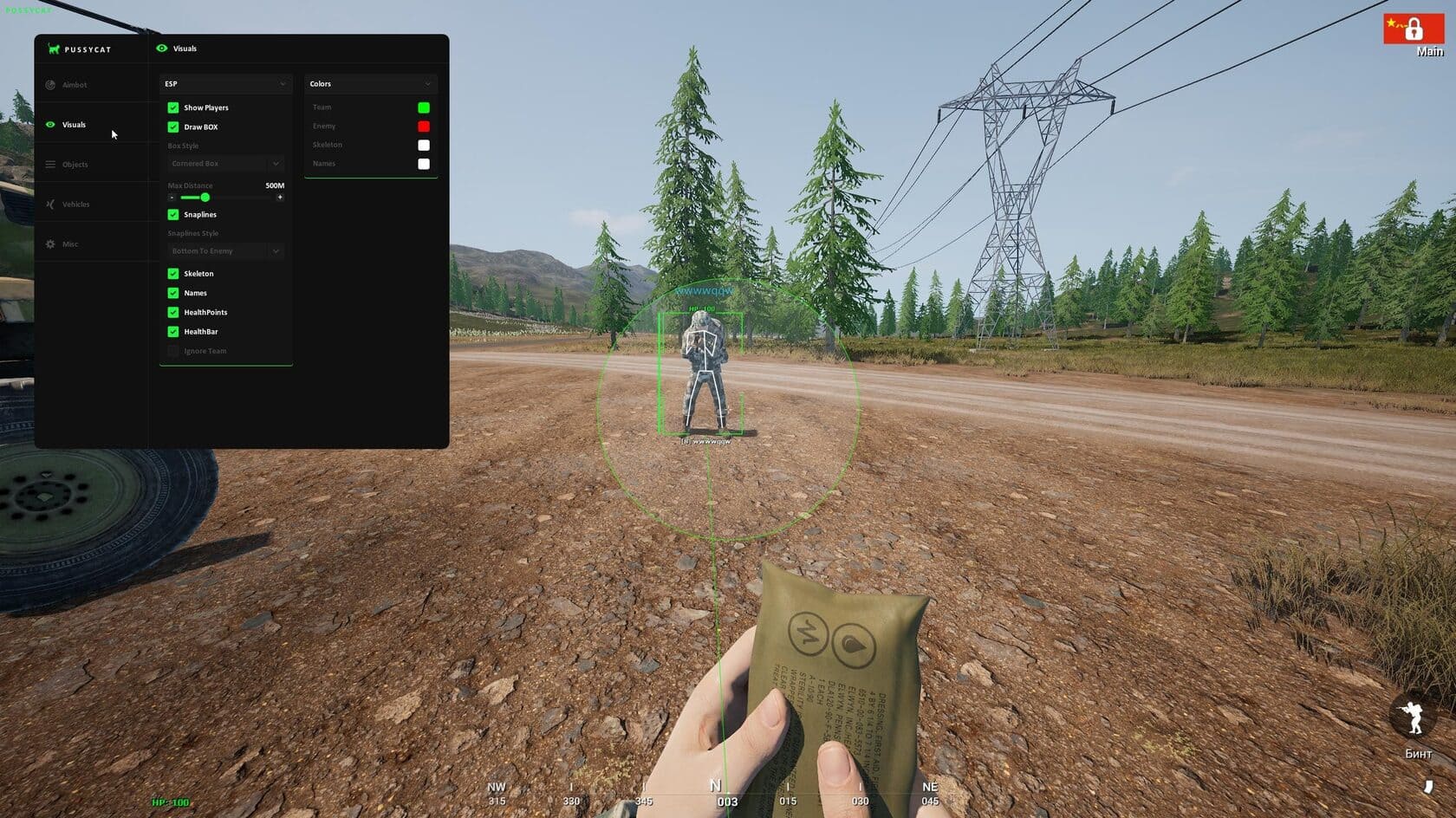Click the Max Distance slider handle
The image size is (1456, 818).
[x=205, y=198]
